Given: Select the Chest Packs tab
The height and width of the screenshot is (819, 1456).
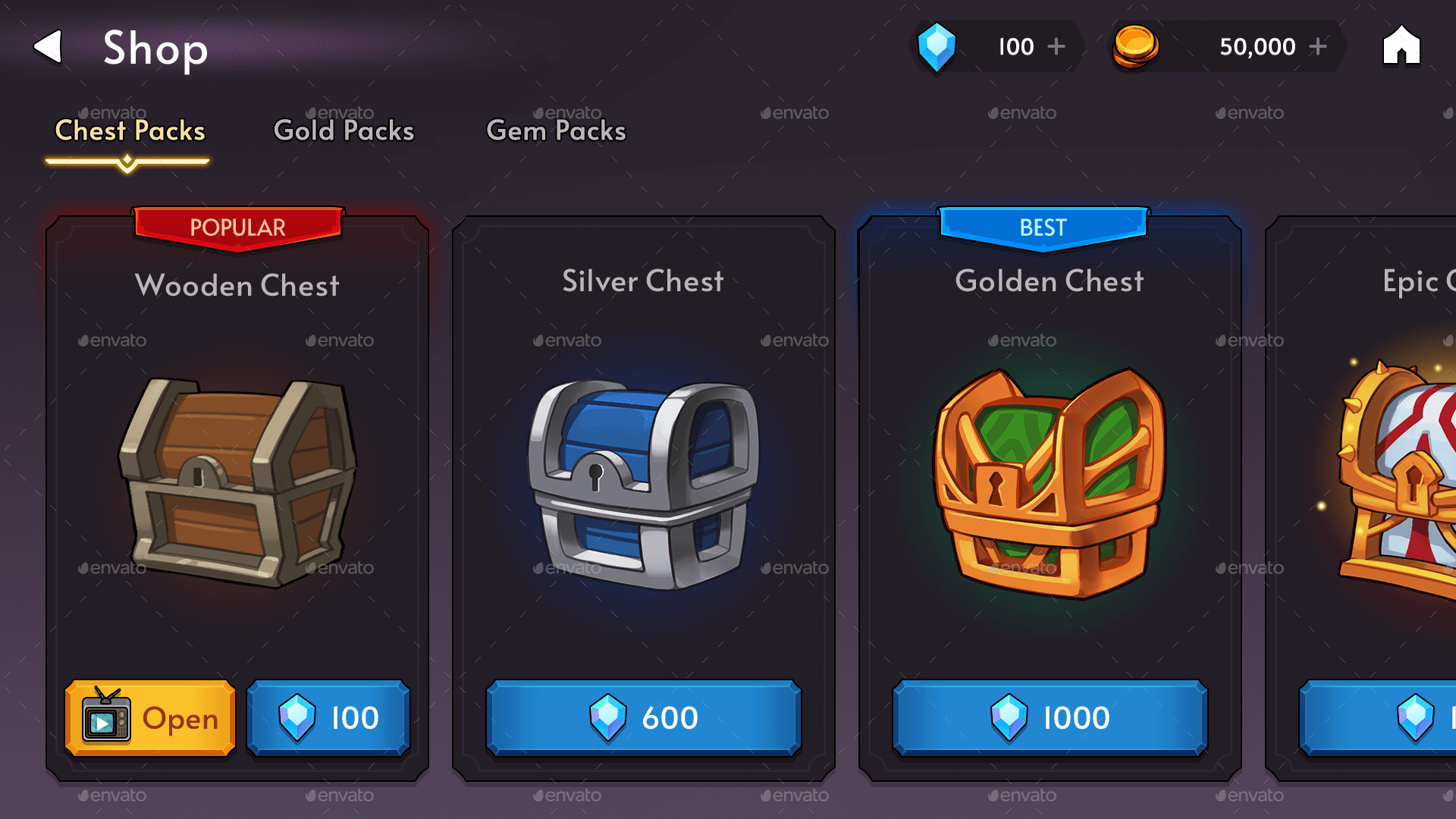Looking at the screenshot, I should point(129,130).
